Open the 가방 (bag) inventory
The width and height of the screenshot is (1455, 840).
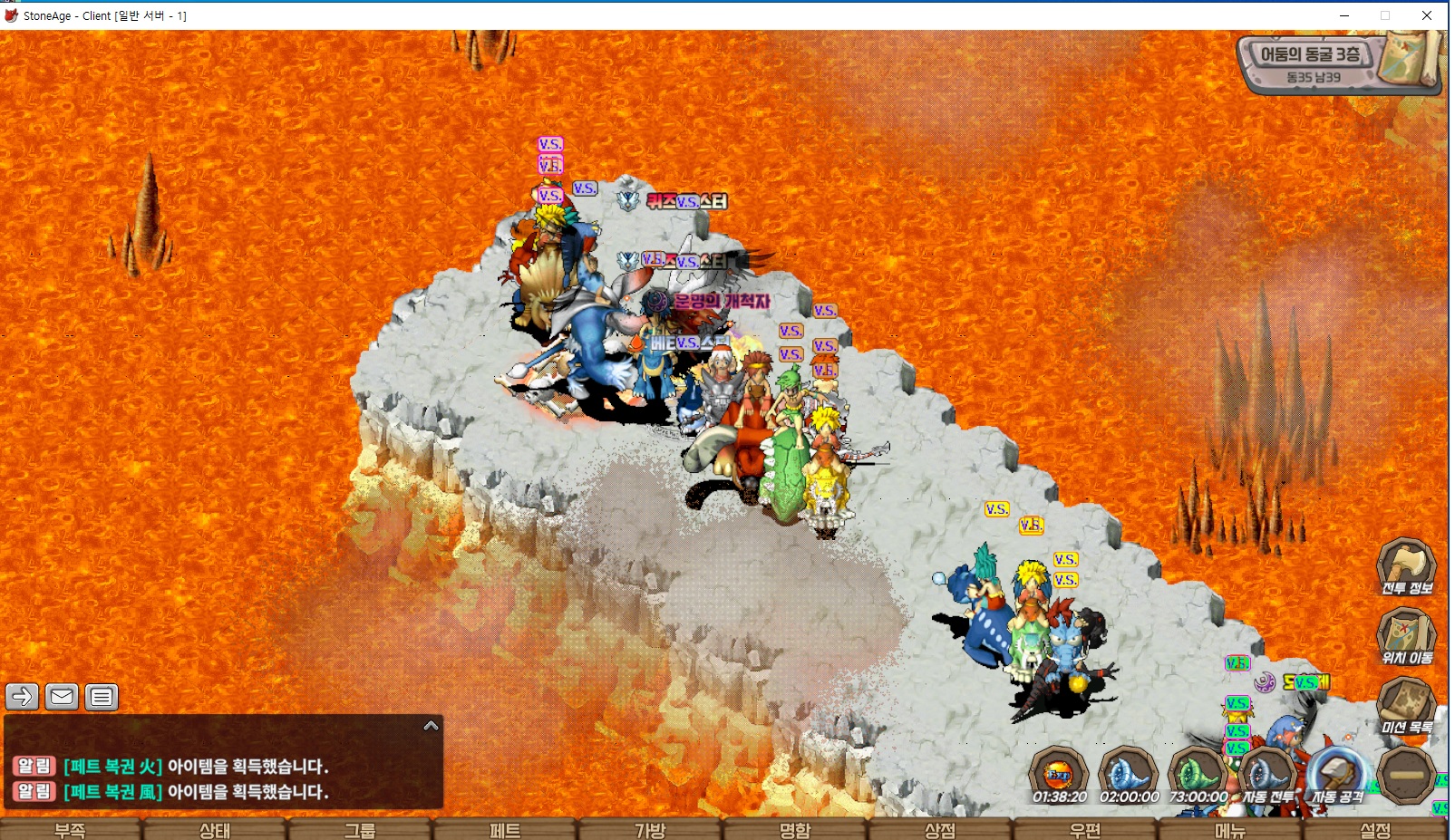coord(650,829)
